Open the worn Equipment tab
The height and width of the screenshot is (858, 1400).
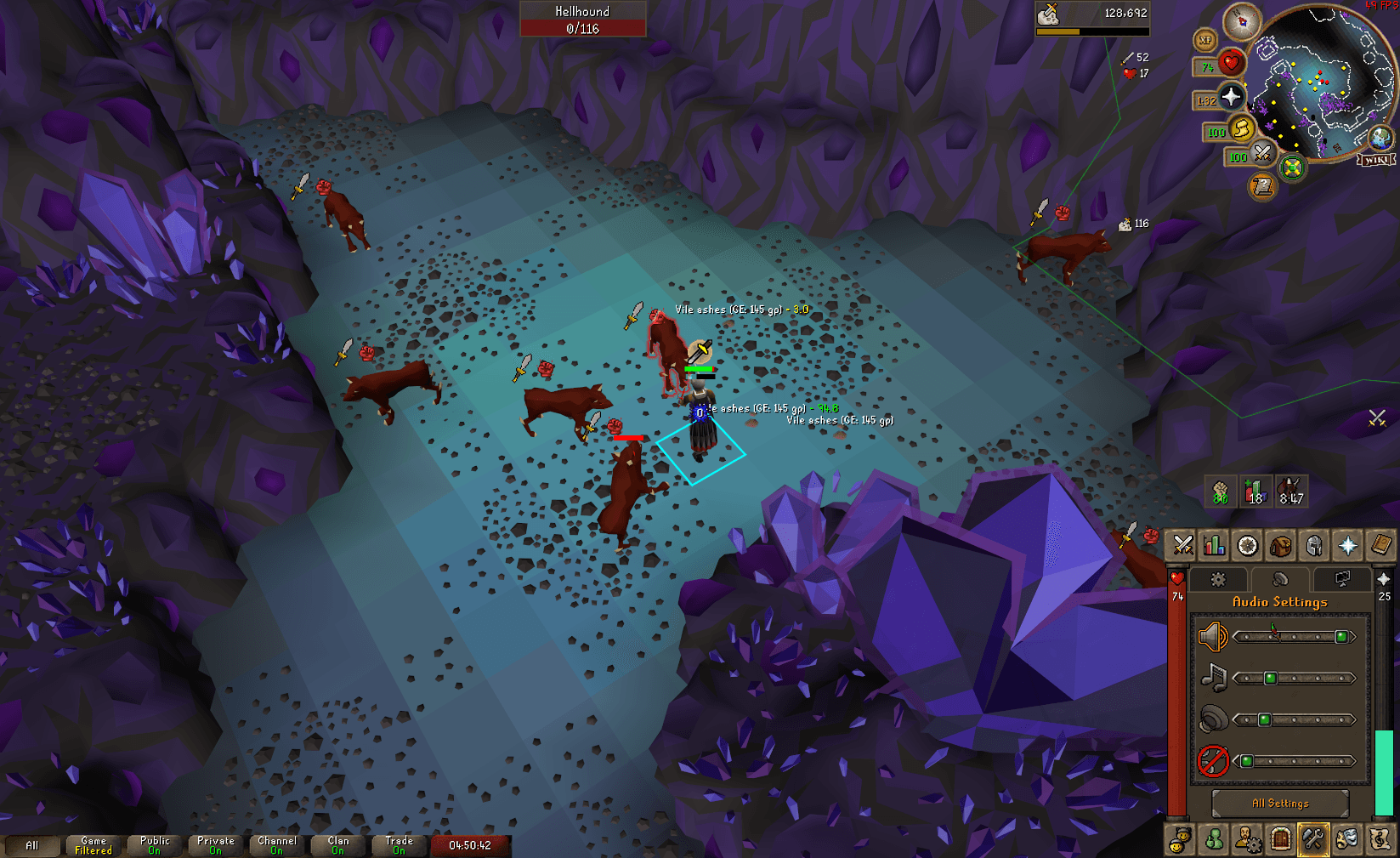[1313, 546]
